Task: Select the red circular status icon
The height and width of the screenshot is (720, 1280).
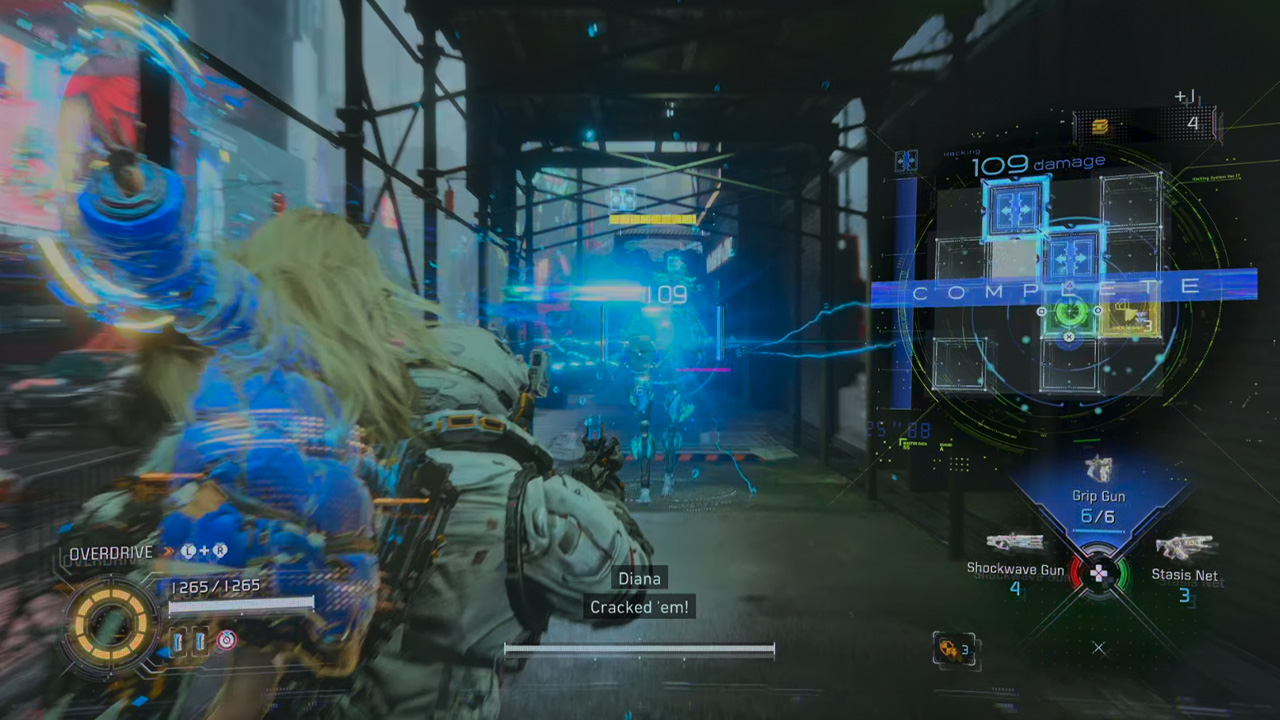Action: click(x=227, y=641)
